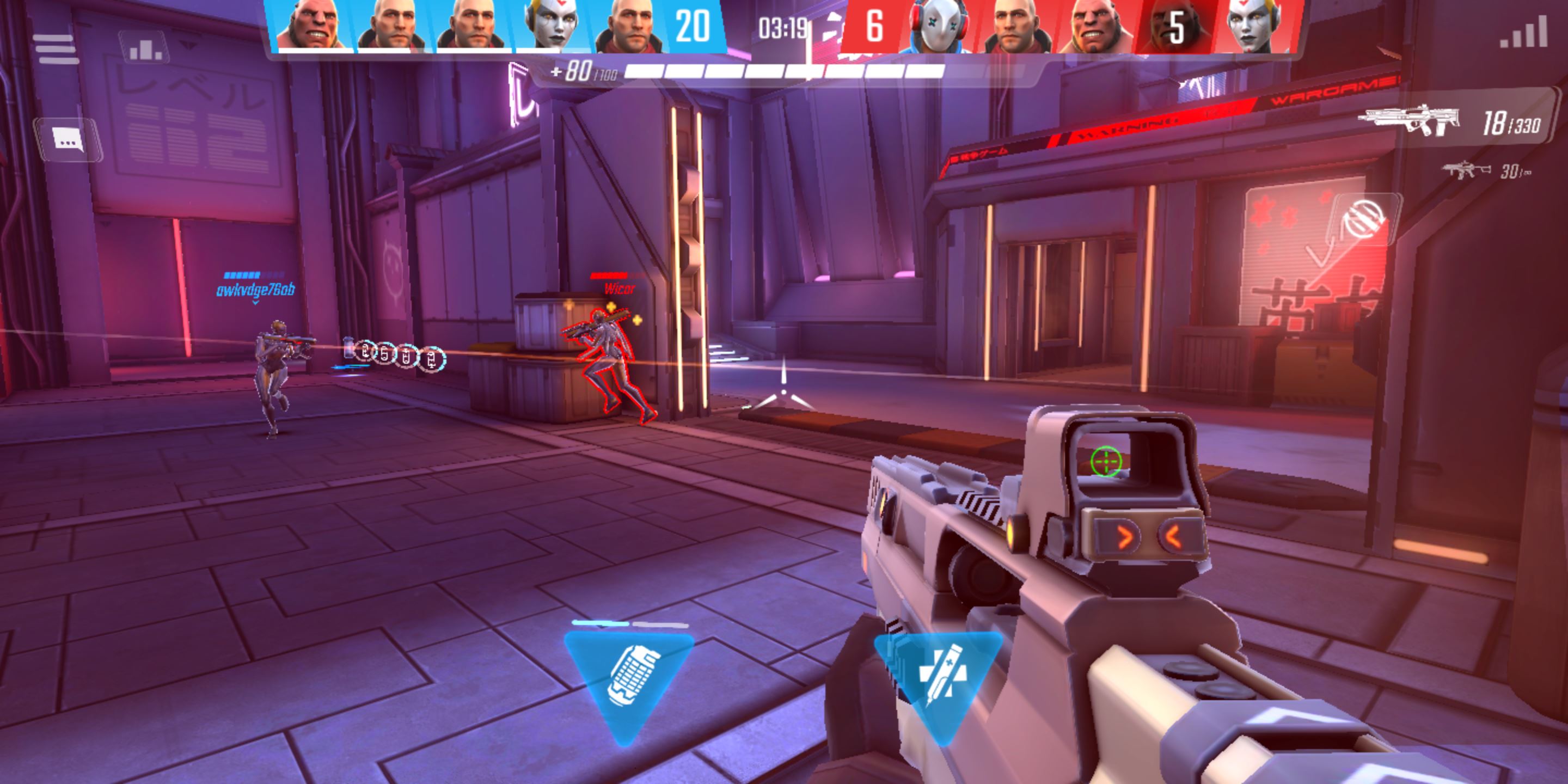Open the hamburger menu
The image size is (1568, 784).
(56, 48)
